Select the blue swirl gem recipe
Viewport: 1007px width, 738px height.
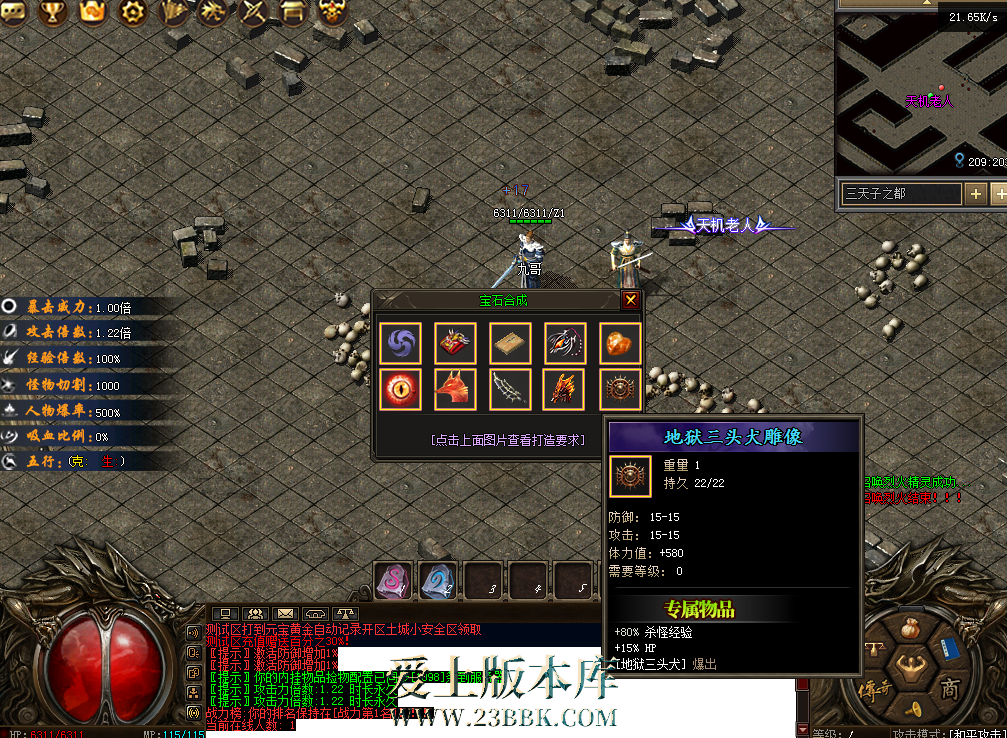tap(400, 343)
